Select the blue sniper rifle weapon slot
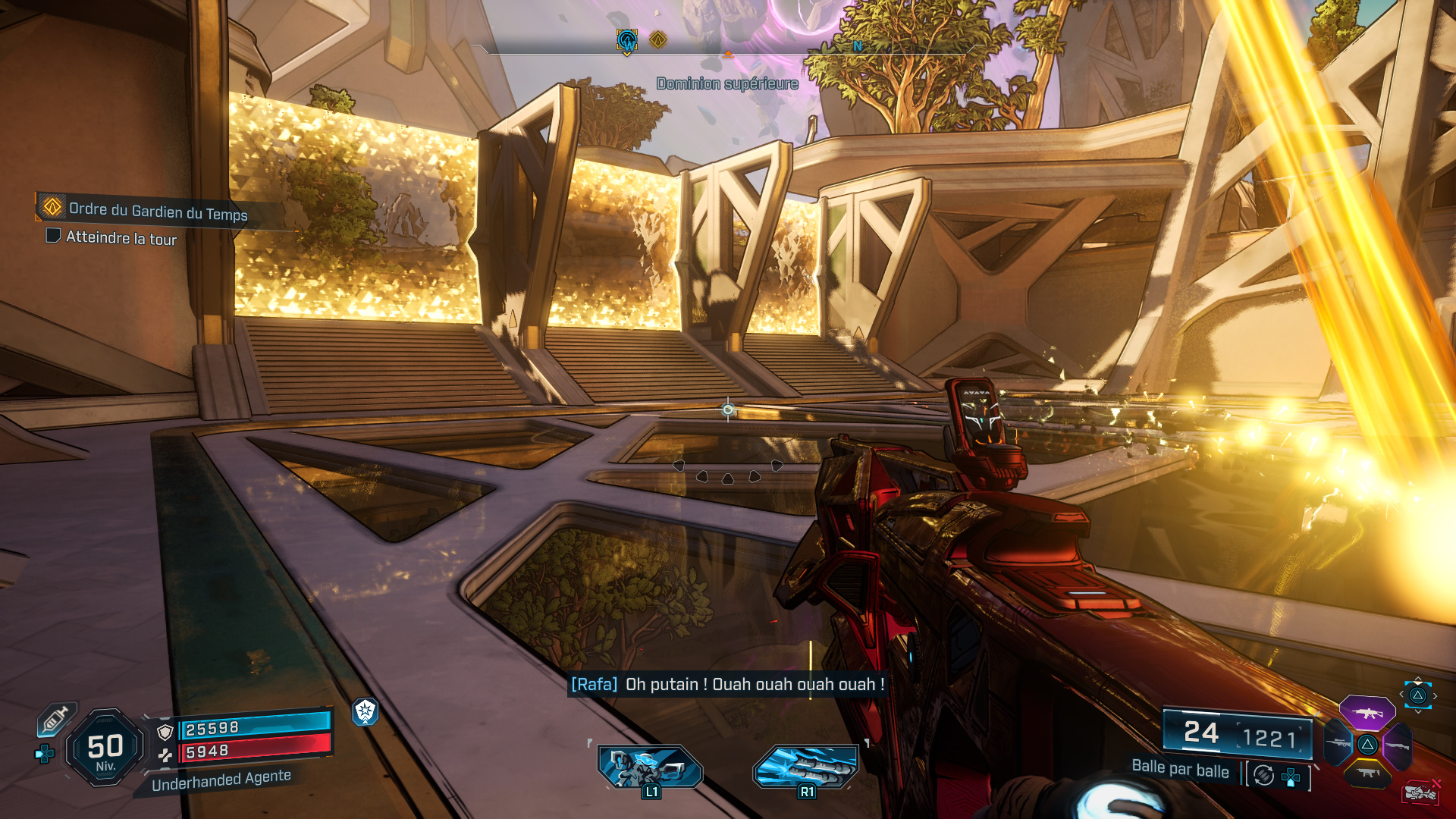 pyautogui.click(x=1338, y=743)
